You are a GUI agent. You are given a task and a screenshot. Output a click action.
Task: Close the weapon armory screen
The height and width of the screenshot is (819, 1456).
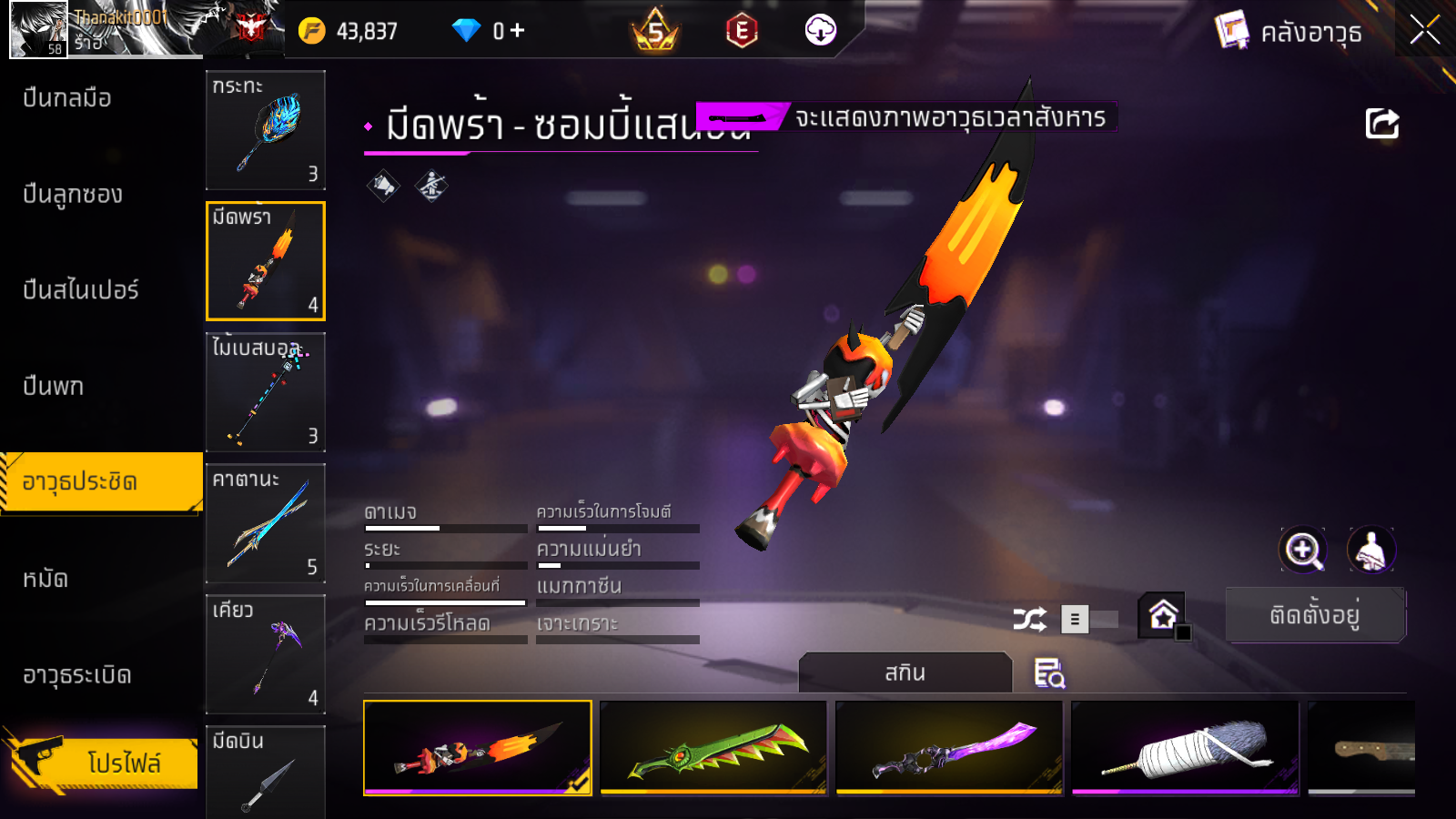1424,31
